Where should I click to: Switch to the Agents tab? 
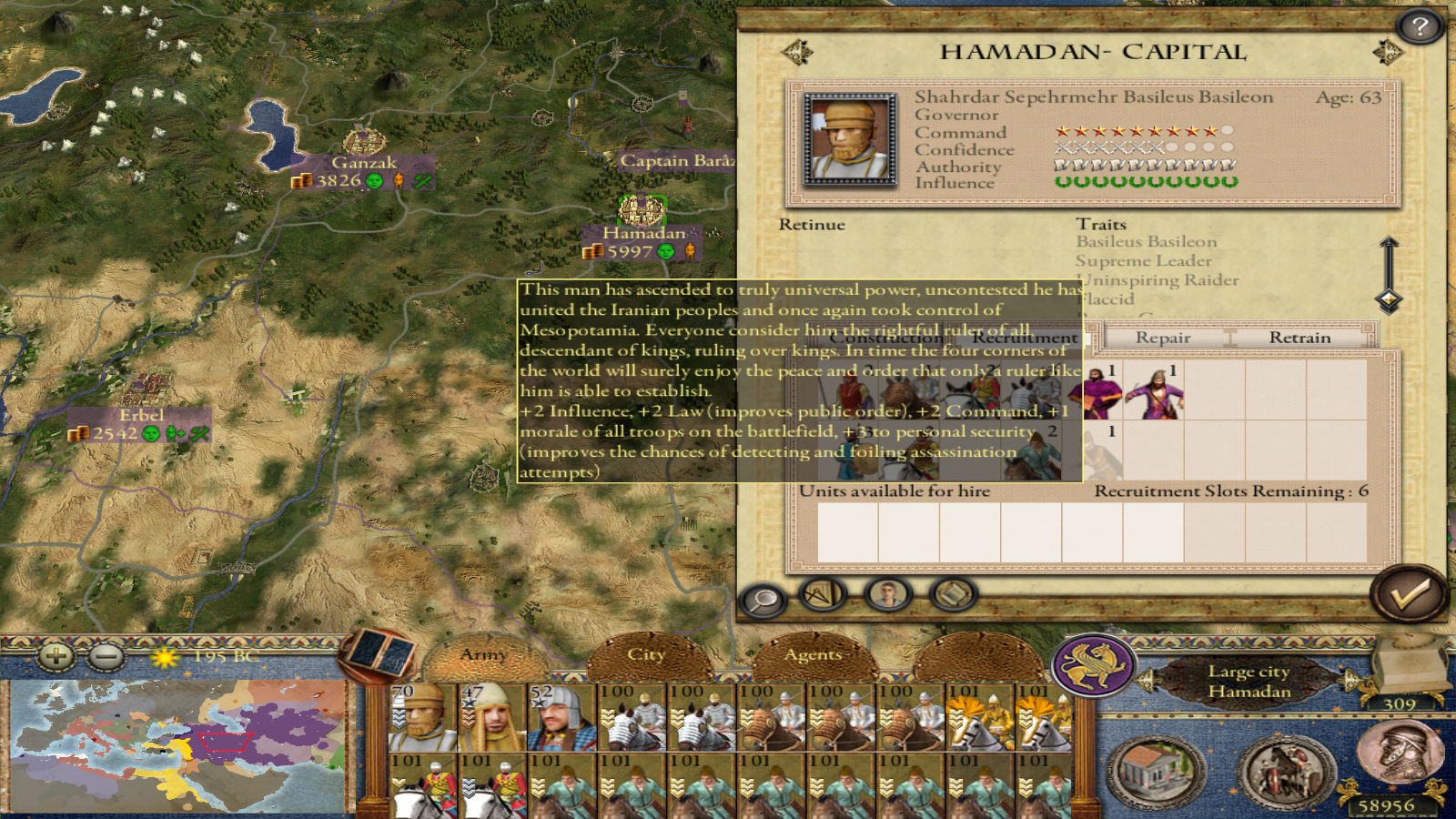(813, 654)
